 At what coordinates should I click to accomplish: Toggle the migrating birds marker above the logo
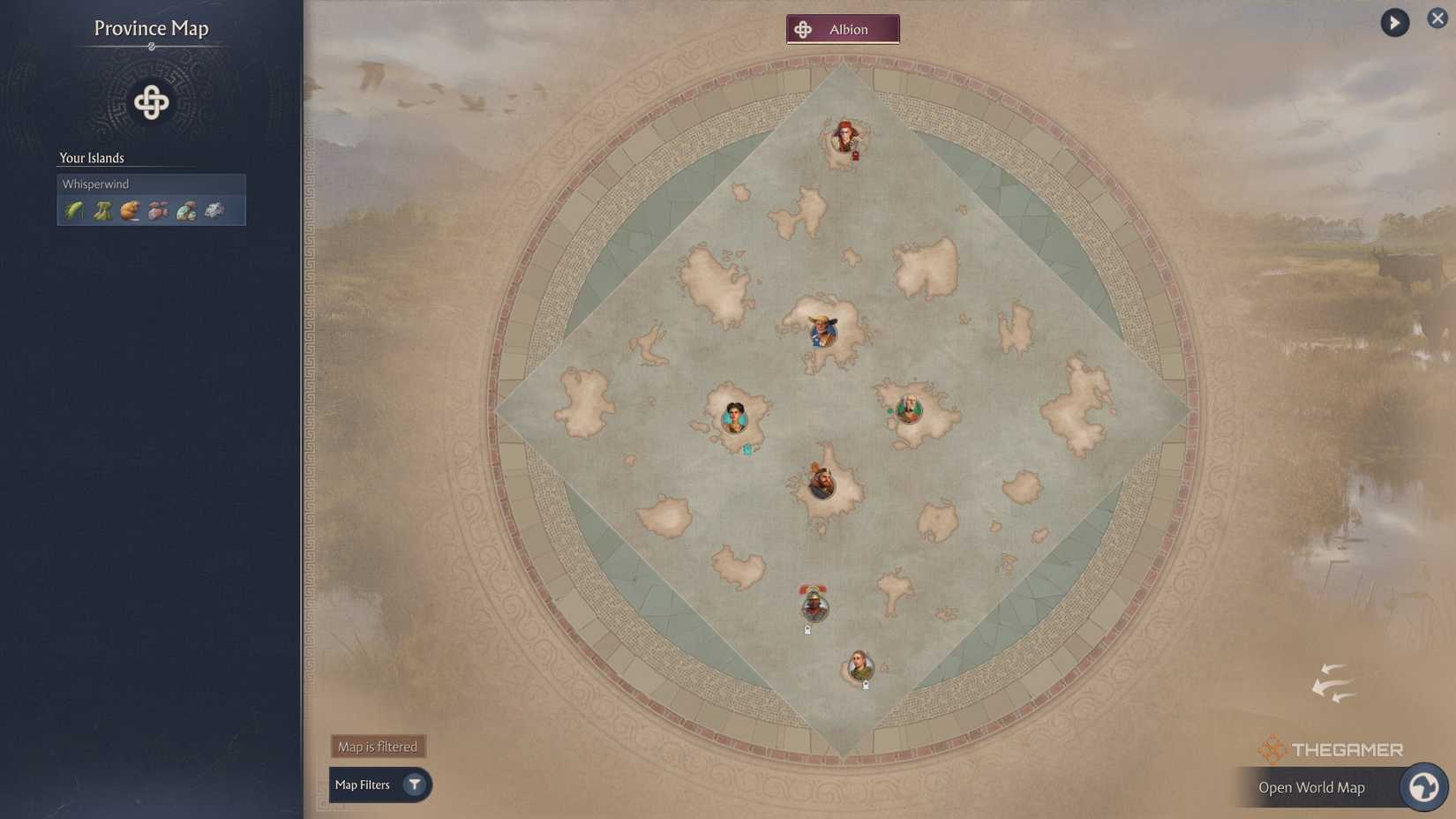tap(1332, 684)
